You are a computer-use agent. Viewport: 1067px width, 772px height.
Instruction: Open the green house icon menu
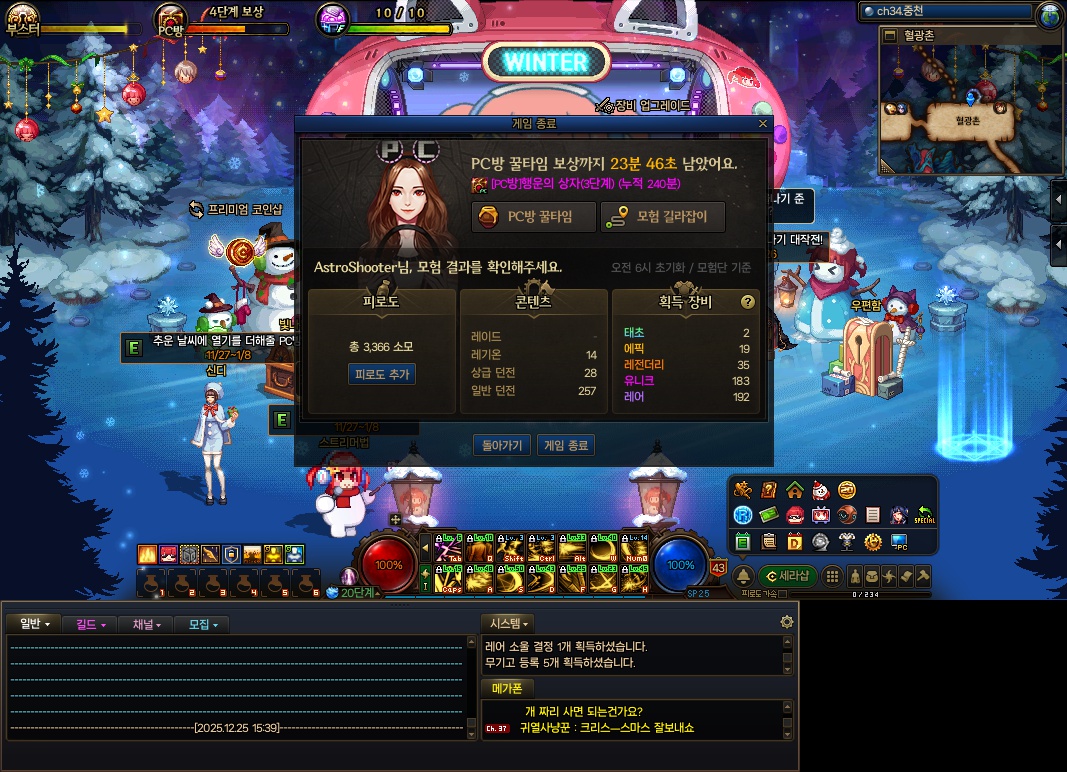click(x=794, y=490)
